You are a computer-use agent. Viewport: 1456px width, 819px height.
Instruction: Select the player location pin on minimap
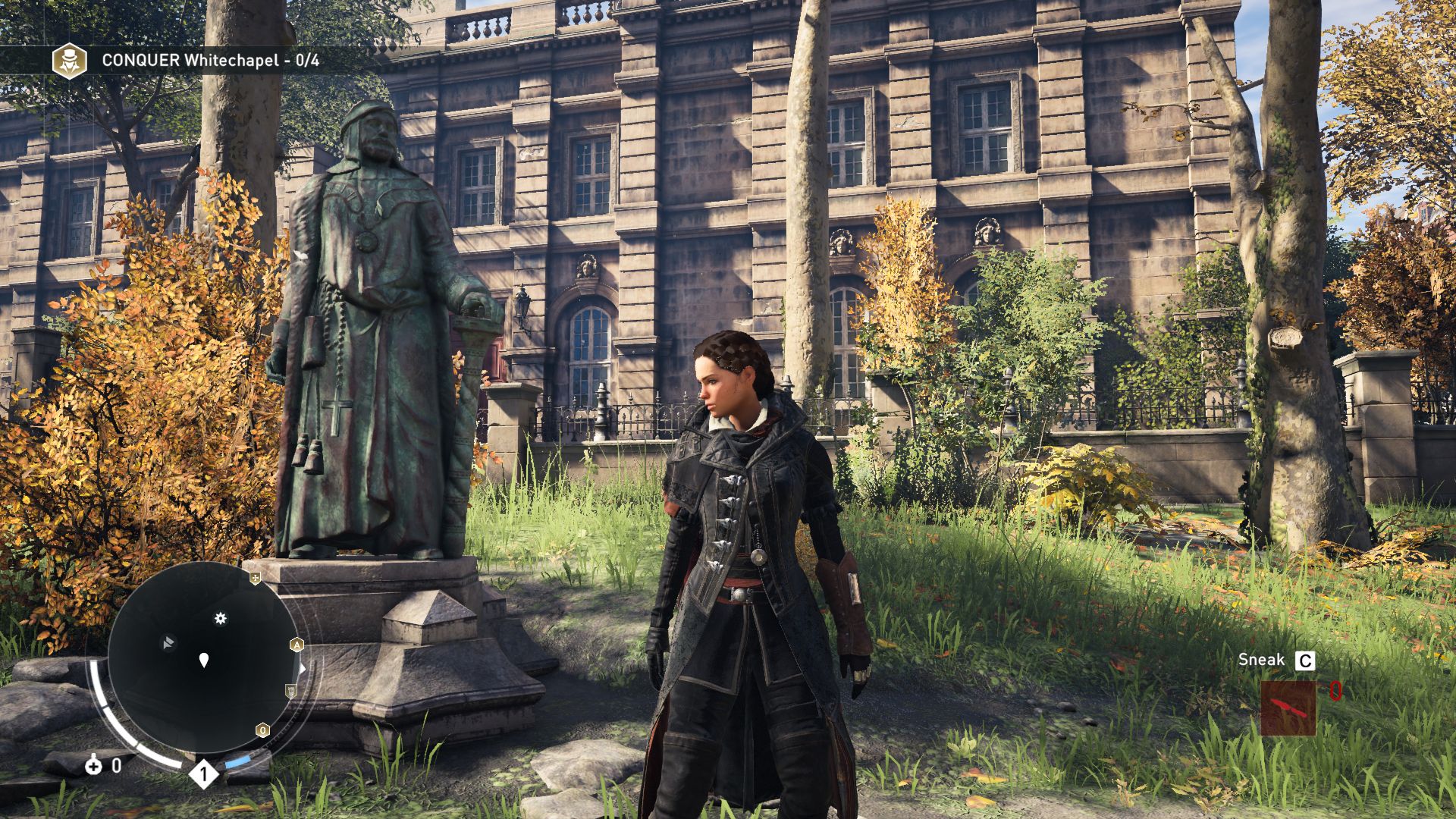[203, 660]
